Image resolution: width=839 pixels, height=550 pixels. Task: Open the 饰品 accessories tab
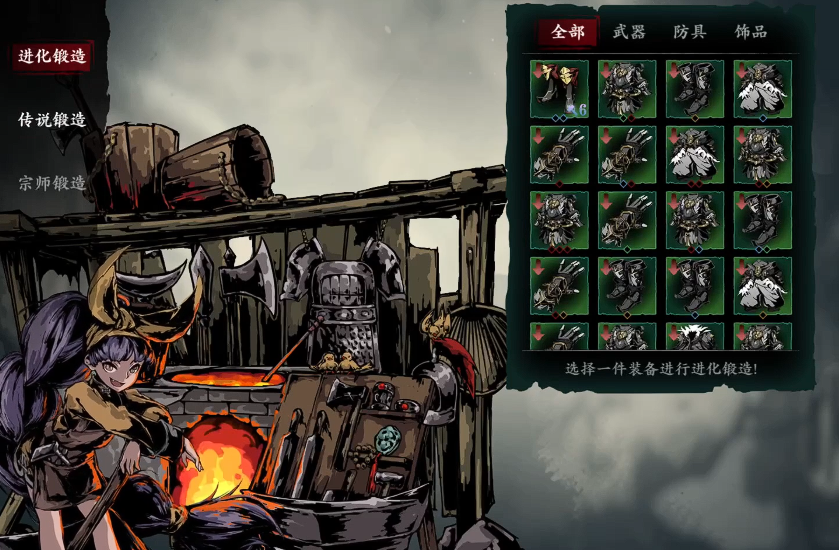coord(751,32)
